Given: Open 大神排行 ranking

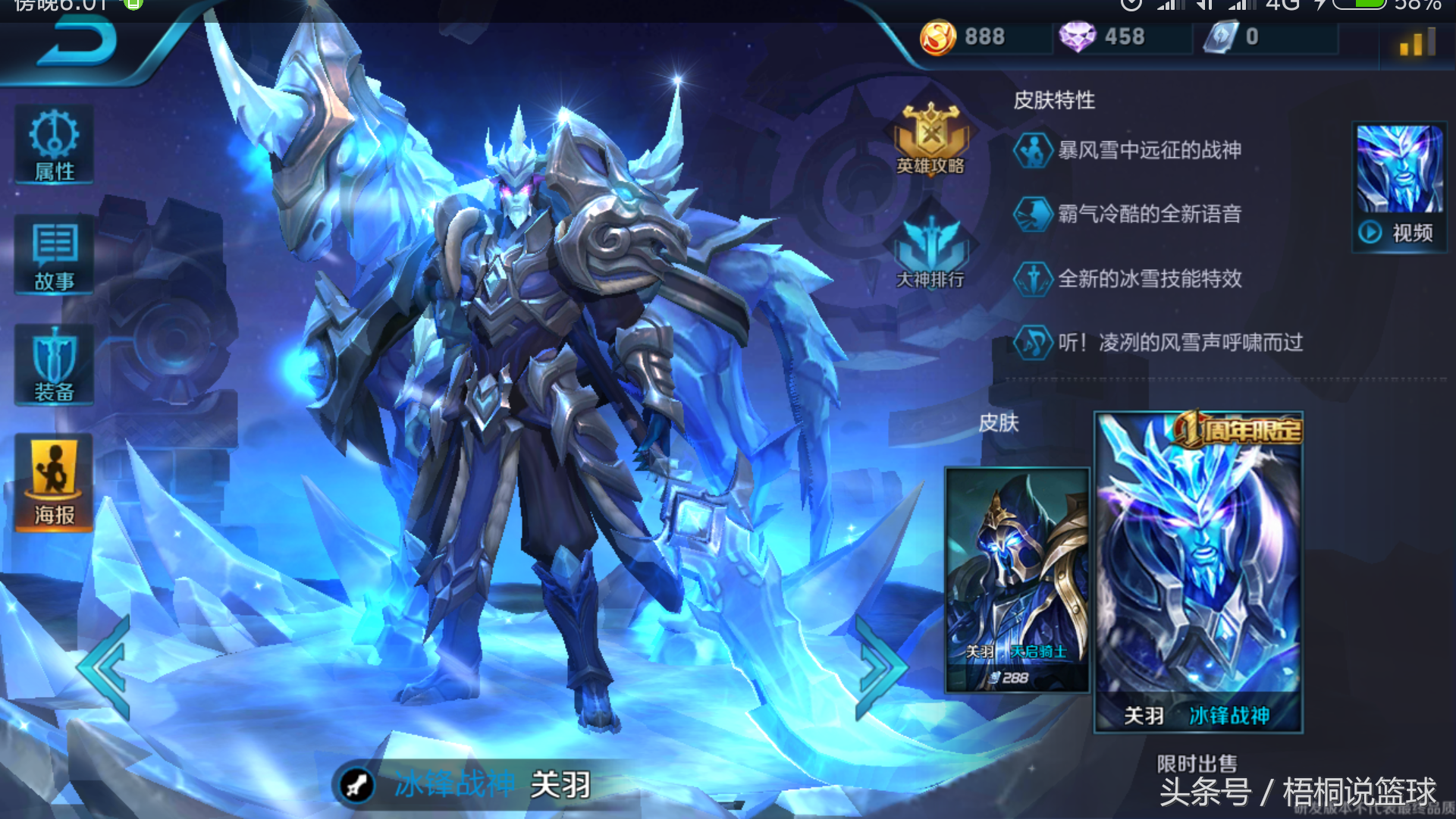Looking at the screenshot, I should [930, 252].
